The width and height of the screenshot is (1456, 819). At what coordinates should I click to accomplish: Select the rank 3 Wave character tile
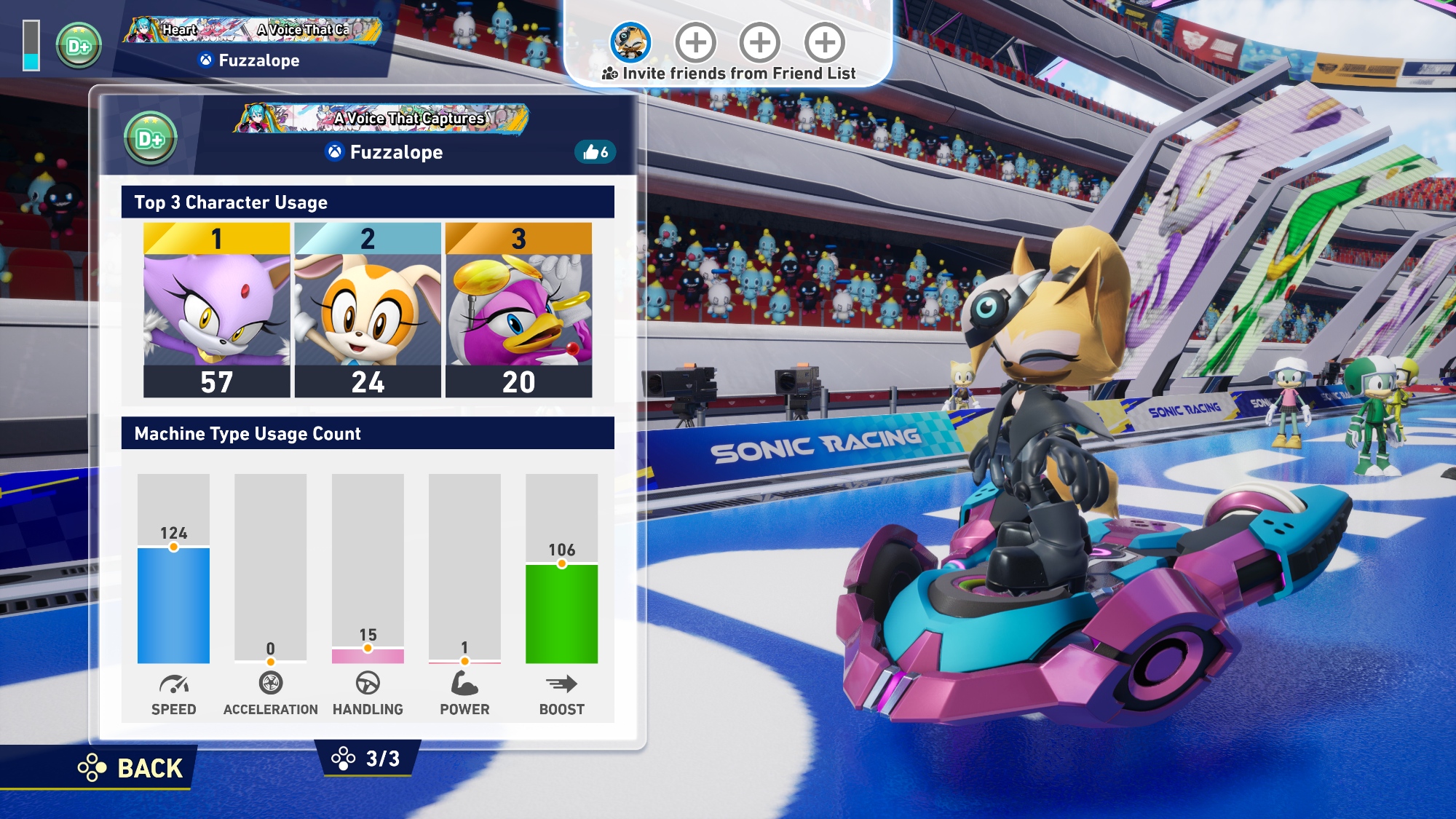518,310
